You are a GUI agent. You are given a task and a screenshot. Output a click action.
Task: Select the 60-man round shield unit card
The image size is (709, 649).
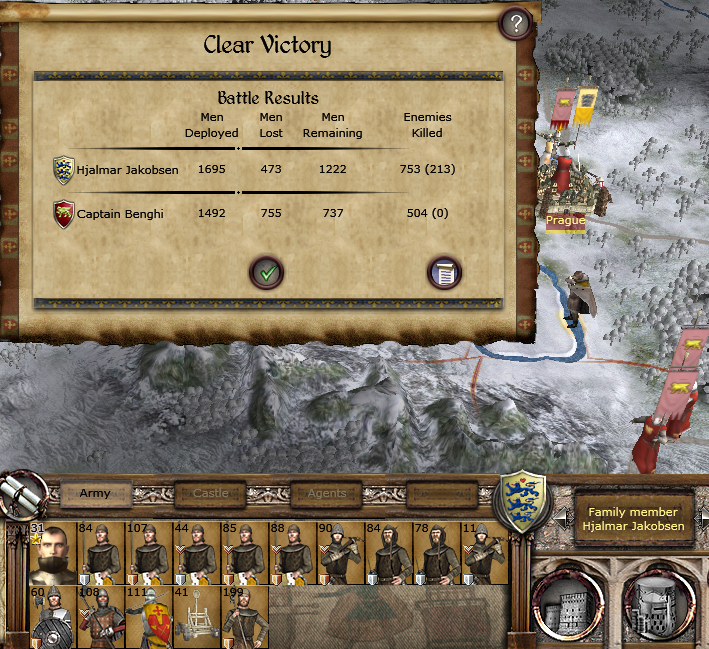click(53, 615)
